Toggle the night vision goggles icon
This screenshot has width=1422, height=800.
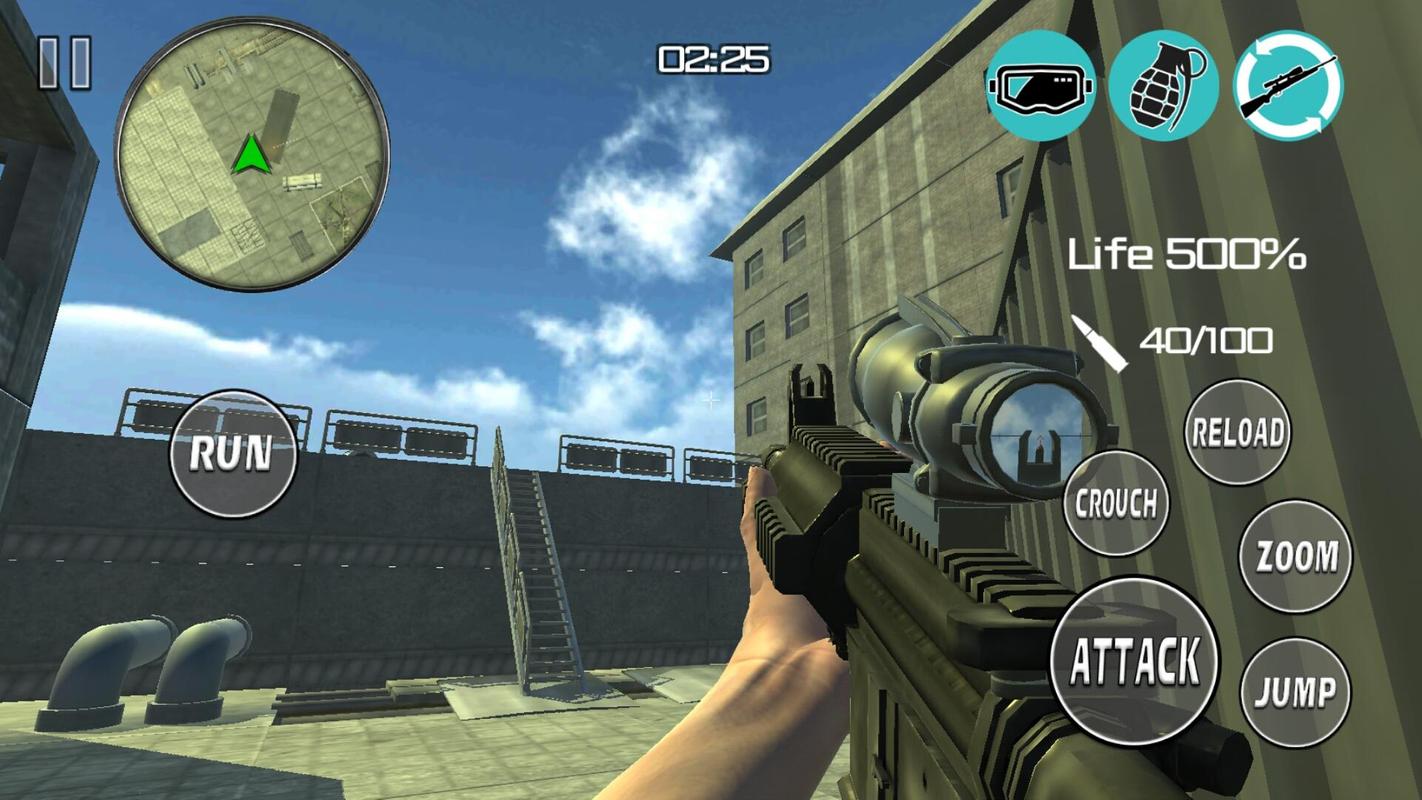[1041, 86]
